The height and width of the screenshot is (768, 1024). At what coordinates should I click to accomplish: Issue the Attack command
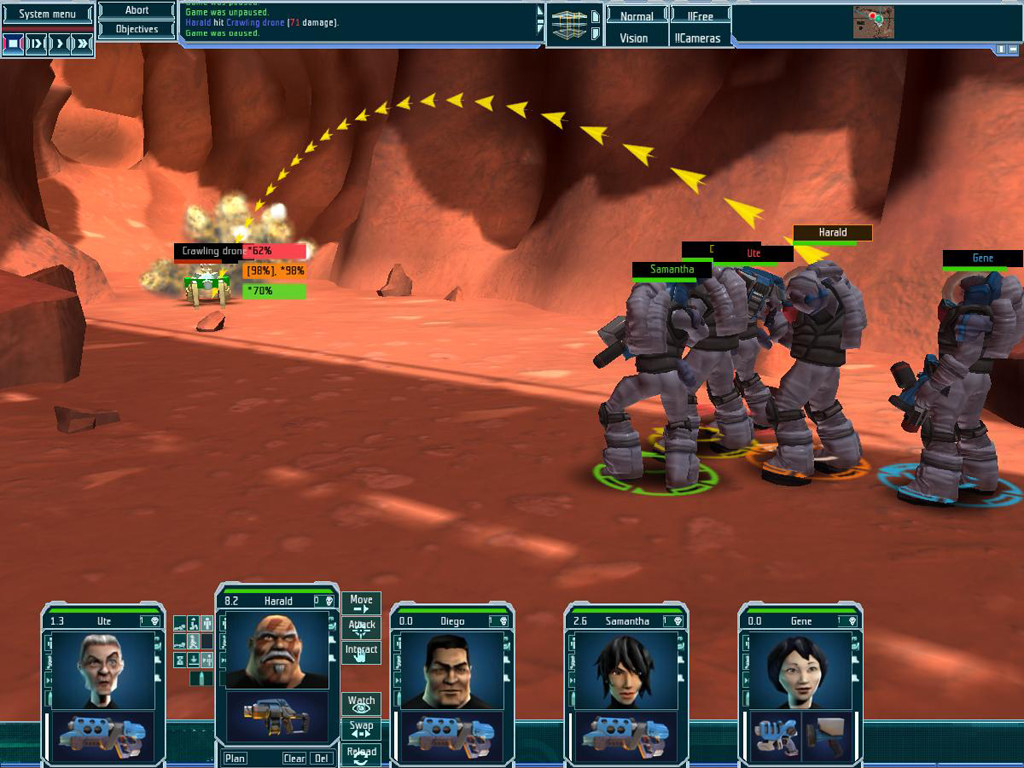click(361, 628)
